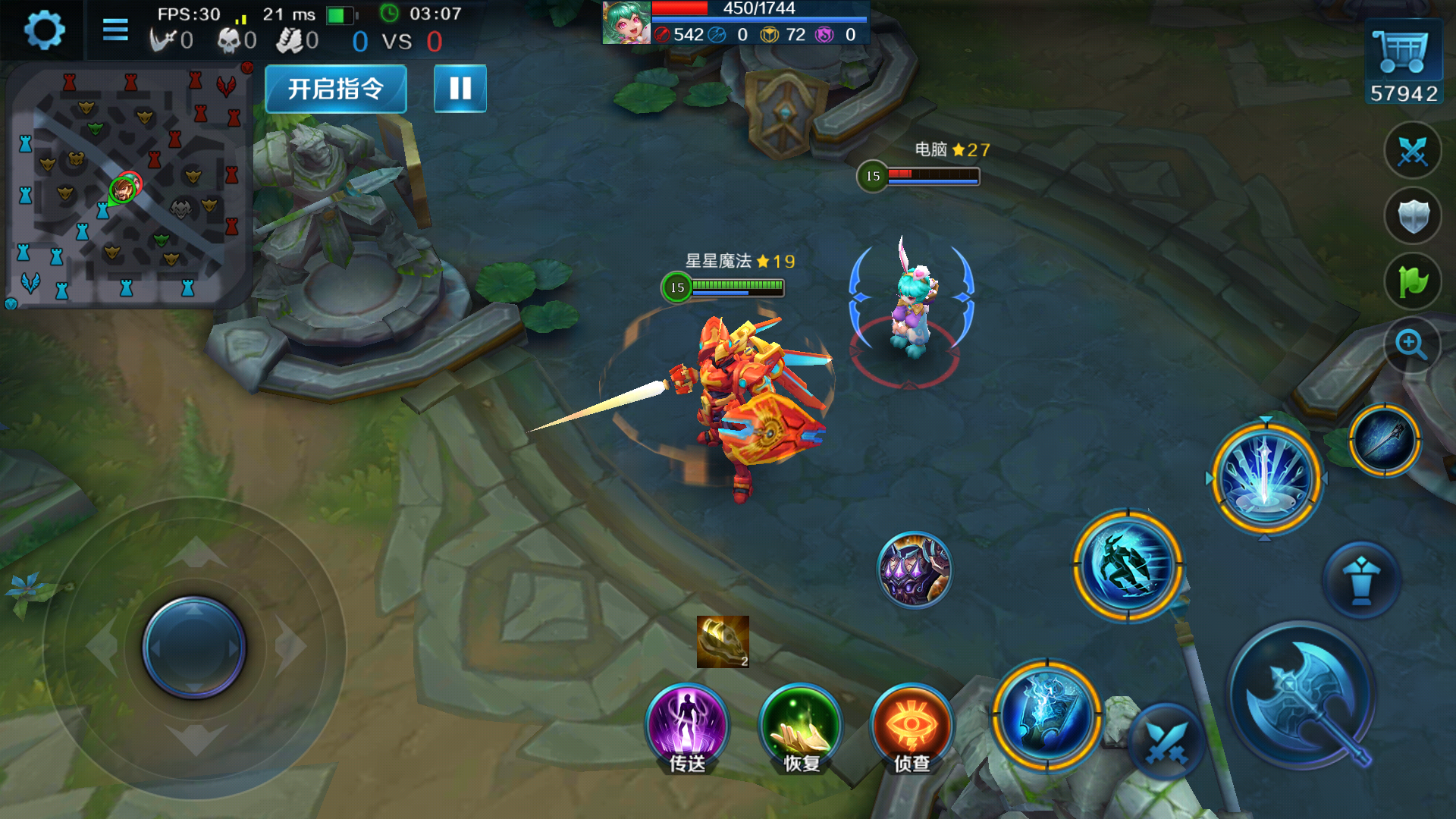Cast the dashing warrior skill
The height and width of the screenshot is (819, 1456).
[1128, 566]
